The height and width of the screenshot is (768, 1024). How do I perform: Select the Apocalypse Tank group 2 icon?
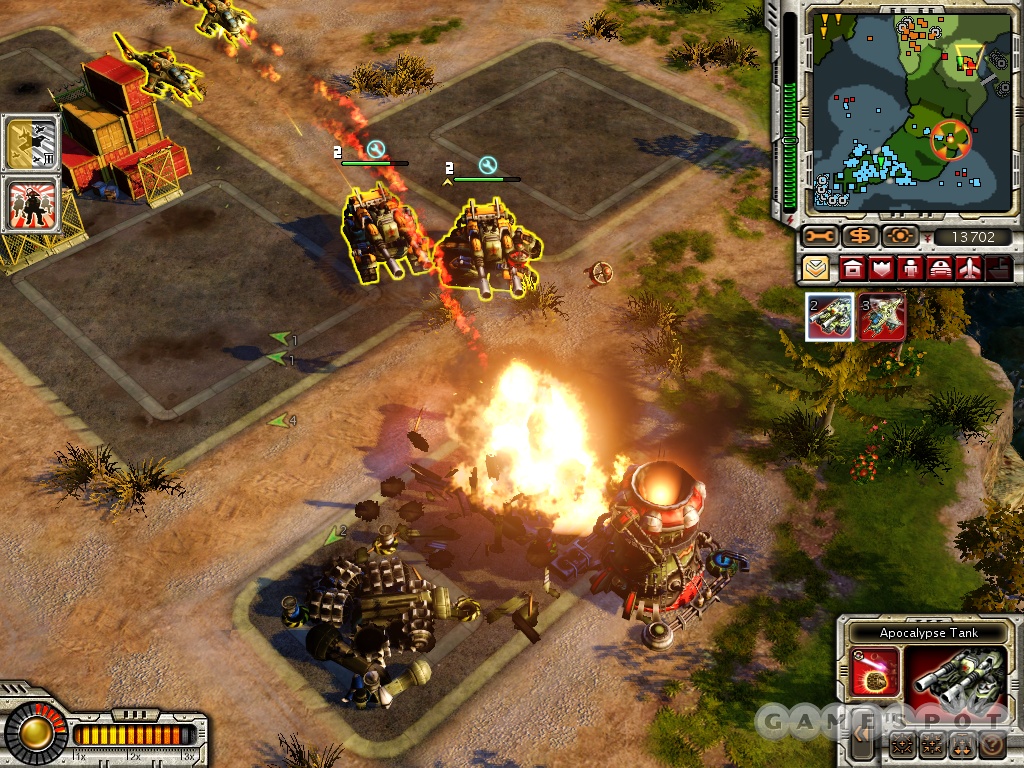click(x=830, y=317)
